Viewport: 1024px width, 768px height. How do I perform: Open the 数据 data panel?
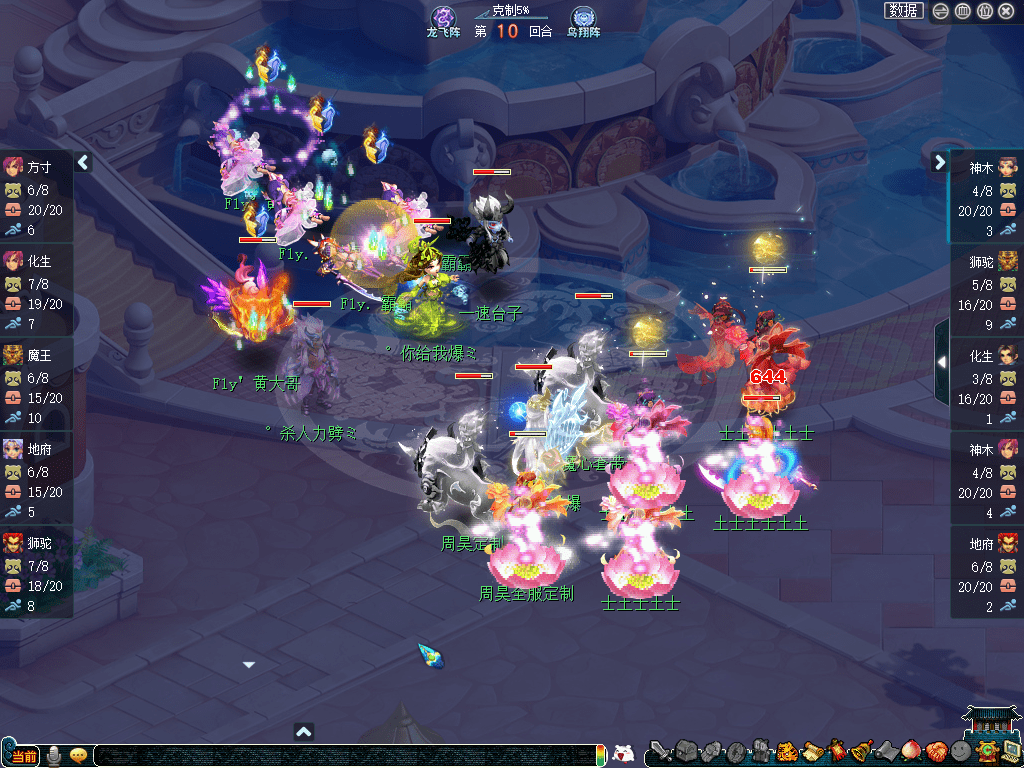click(x=903, y=11)
